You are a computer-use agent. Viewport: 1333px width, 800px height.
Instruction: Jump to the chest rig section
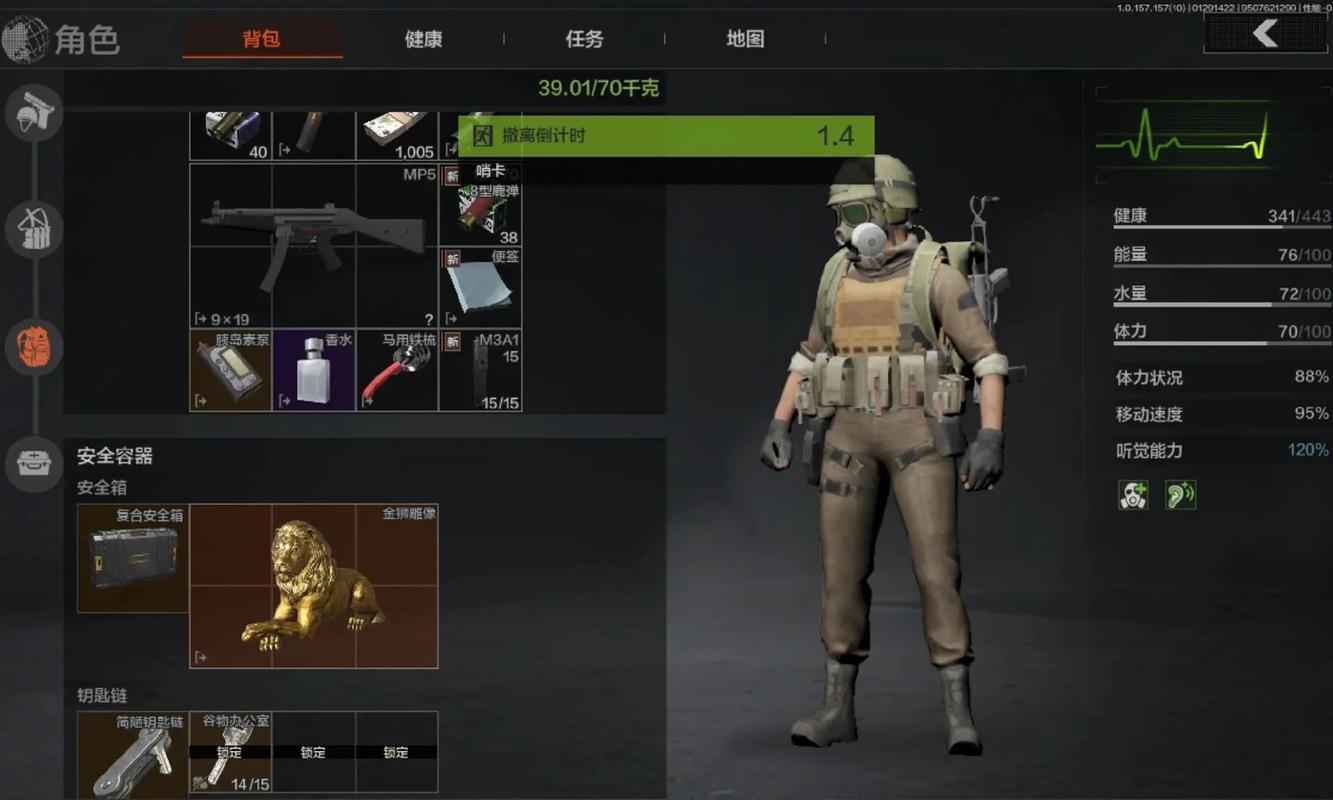(x=34, y=230)
